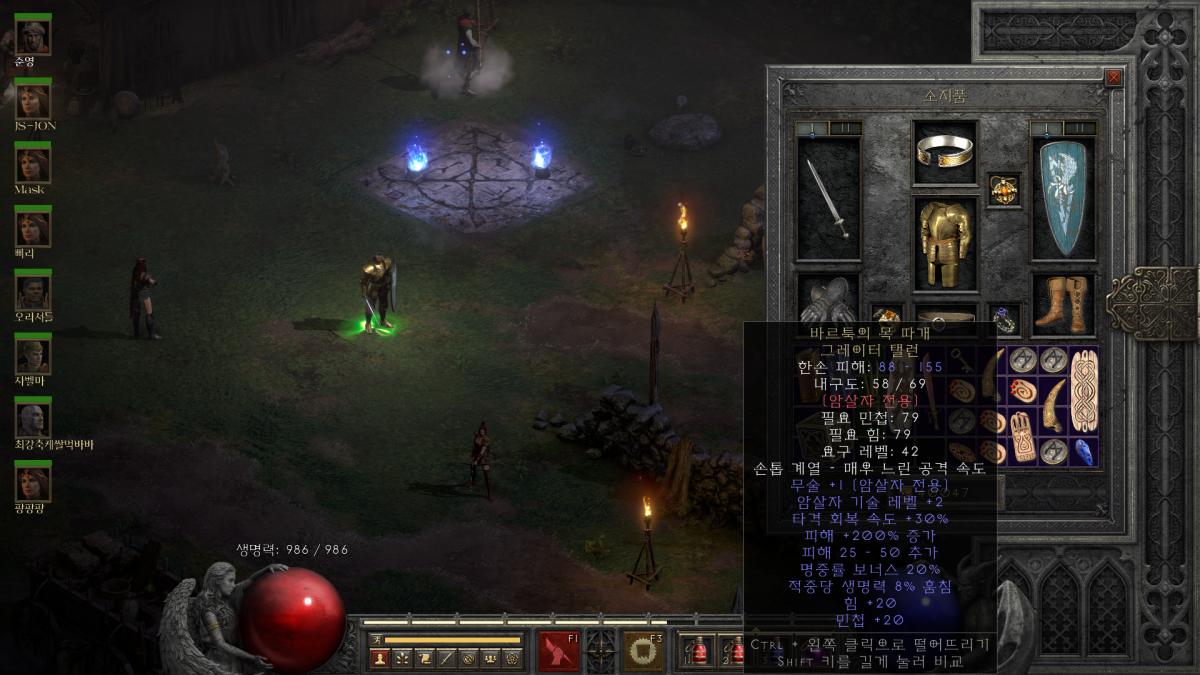Pick the amulet in the neck slot
The width and height of the screenshot is (1200, 675).
[x=1004, y=189]
